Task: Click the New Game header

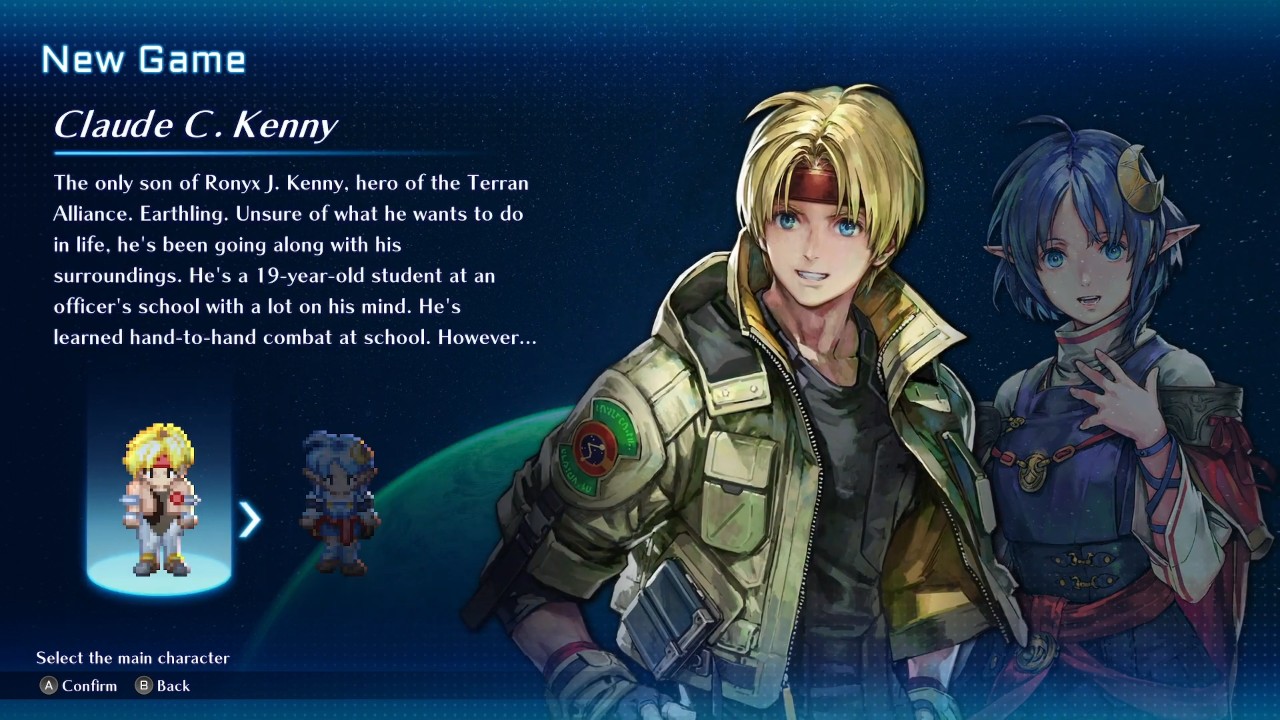Action: point(143,58)
